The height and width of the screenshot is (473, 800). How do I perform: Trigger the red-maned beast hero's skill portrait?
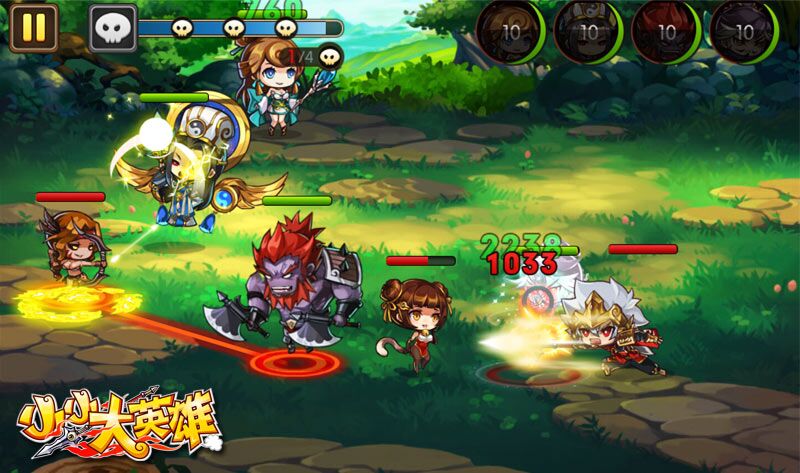coord(665,31)
